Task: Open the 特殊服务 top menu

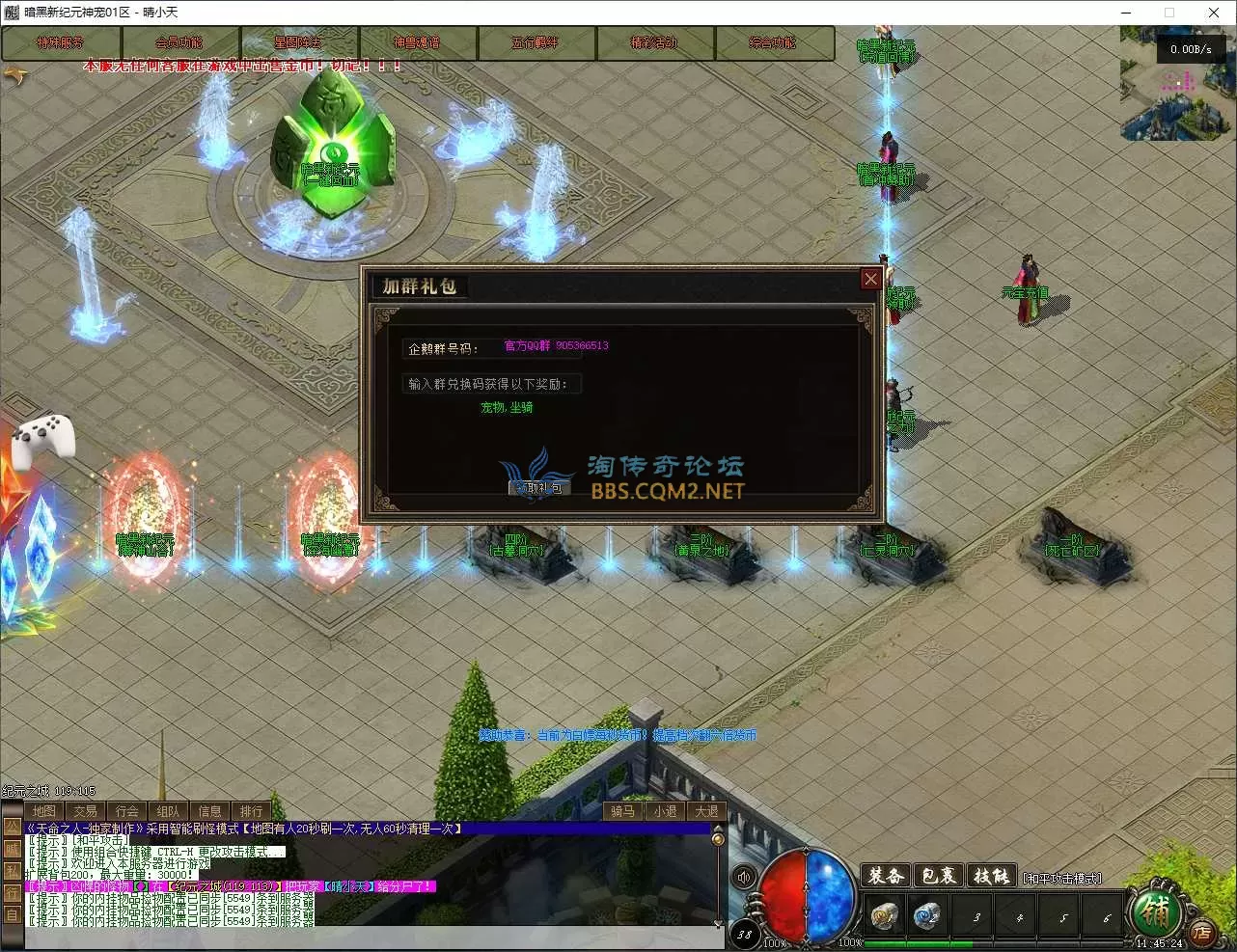Action: pos(61,43)
